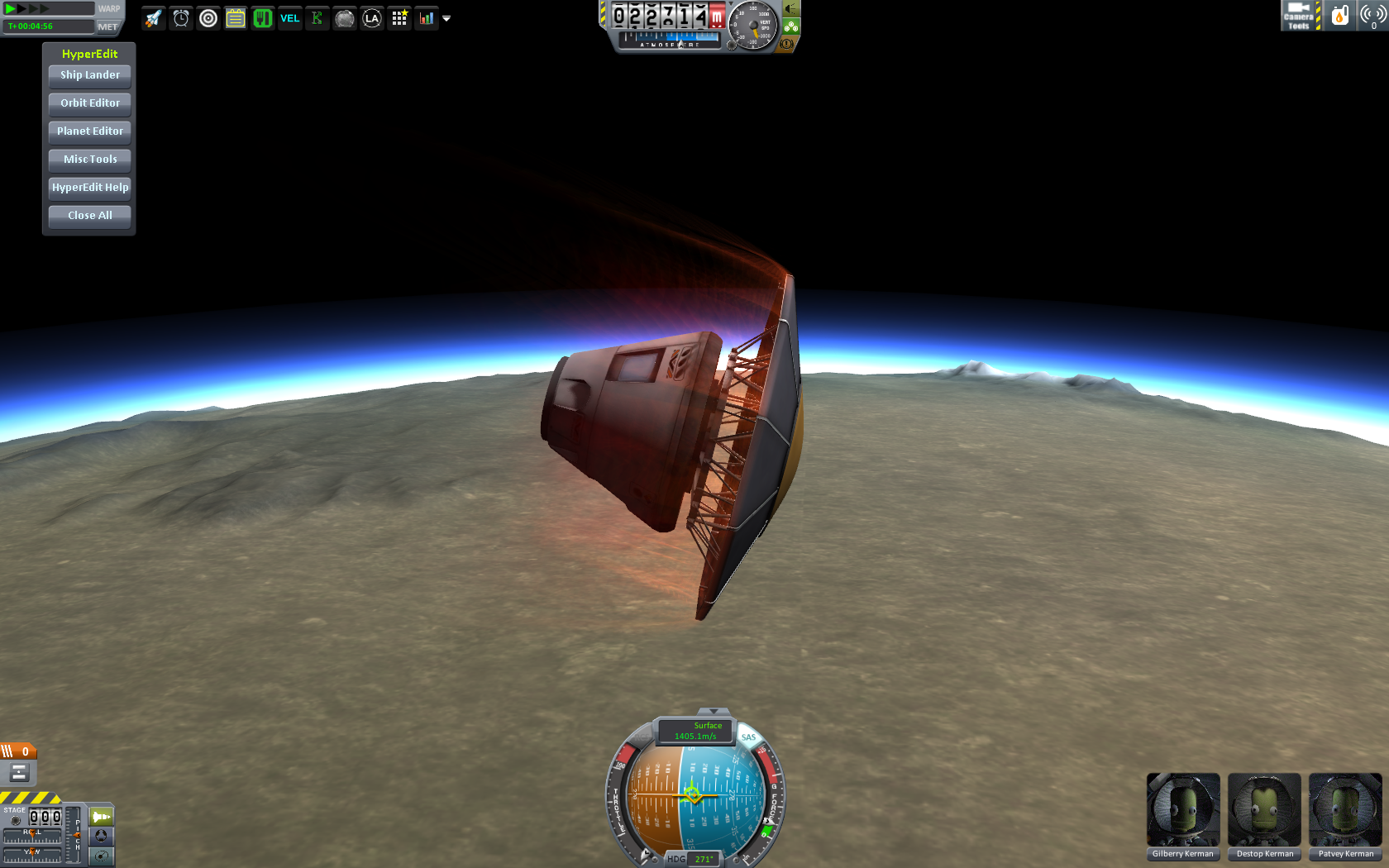Viewport: 1389px width, 868px height.
Task: Toggle the green fork resource icon
Action: pyautogui.click(x=262, y=17)
